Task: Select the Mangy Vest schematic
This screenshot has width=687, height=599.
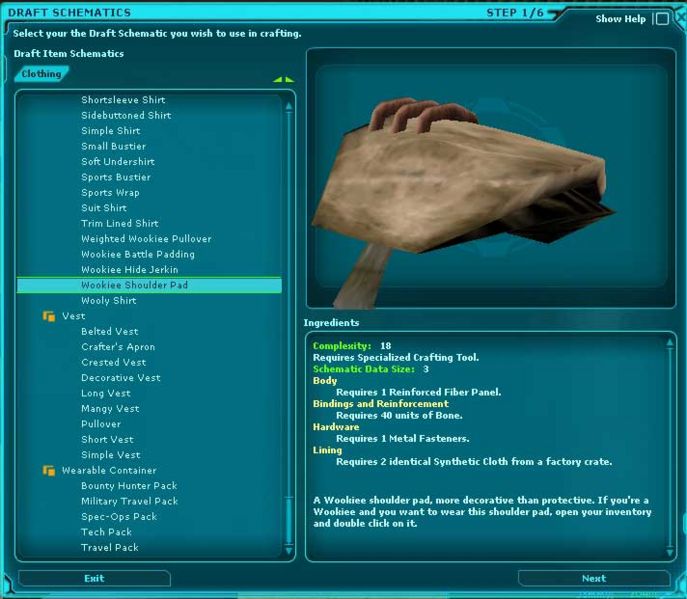Action: pyautogui.click(x=110, y=409)
